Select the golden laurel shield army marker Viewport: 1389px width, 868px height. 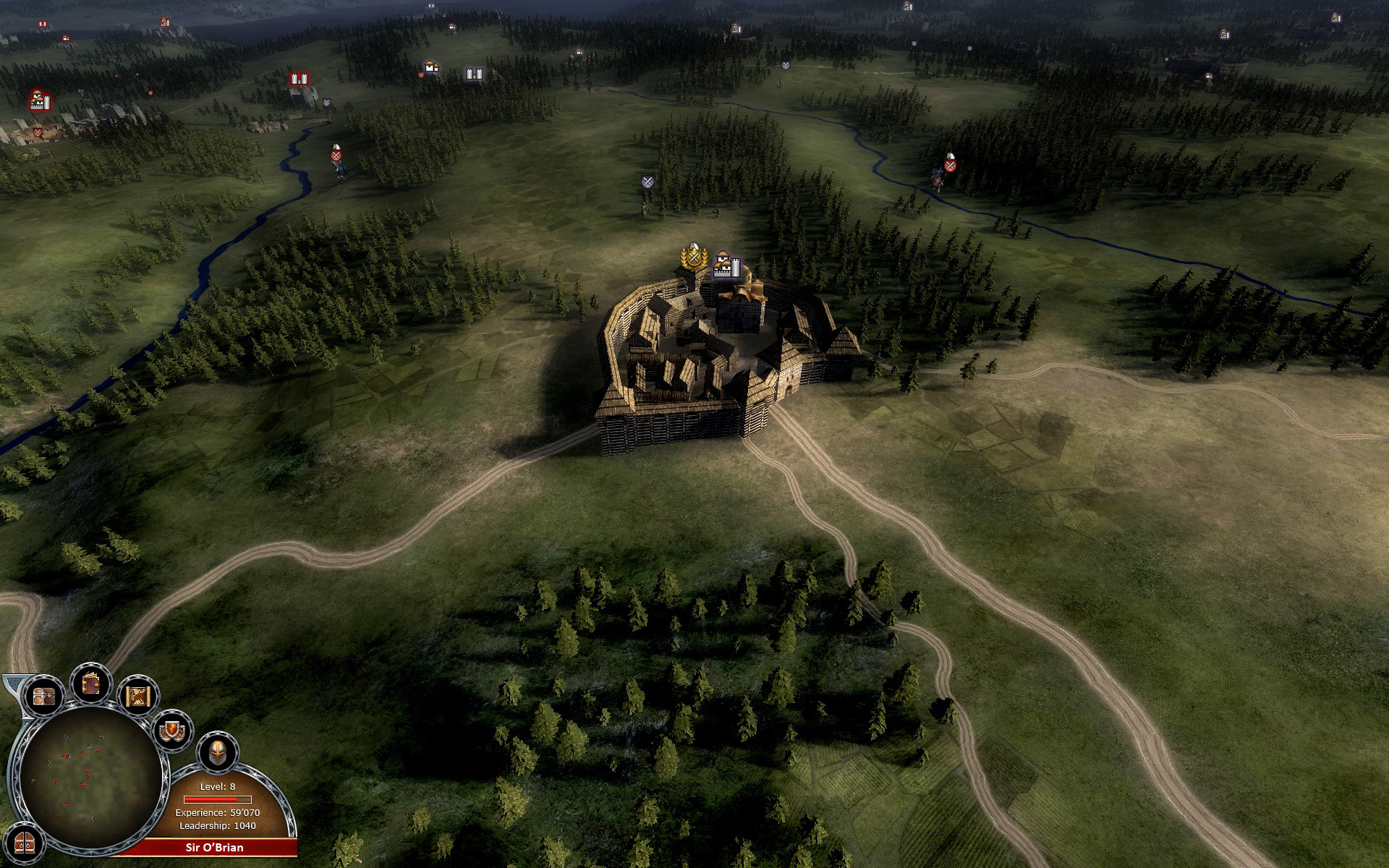pos(693,257)
